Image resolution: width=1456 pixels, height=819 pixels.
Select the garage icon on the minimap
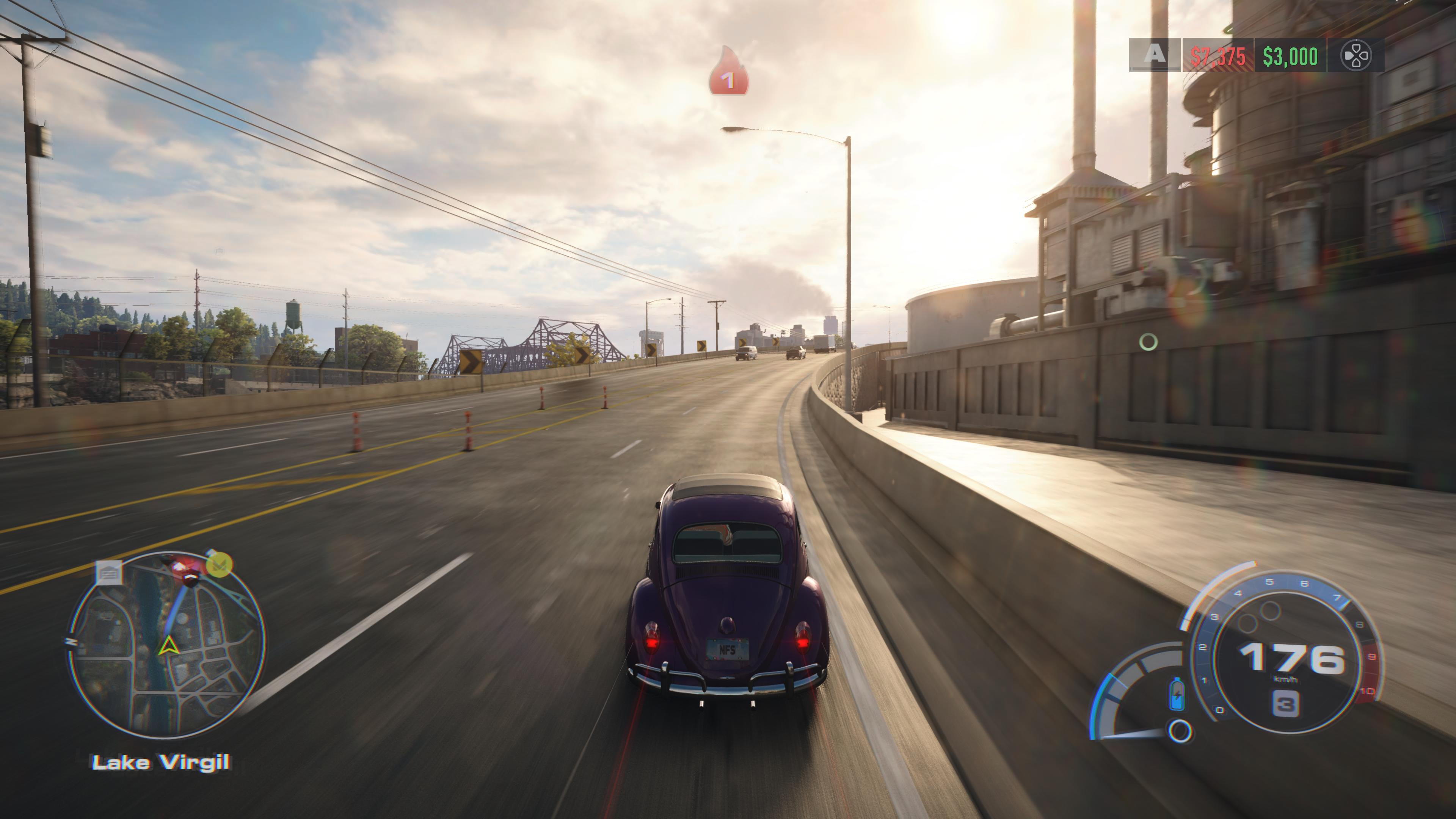108,573
